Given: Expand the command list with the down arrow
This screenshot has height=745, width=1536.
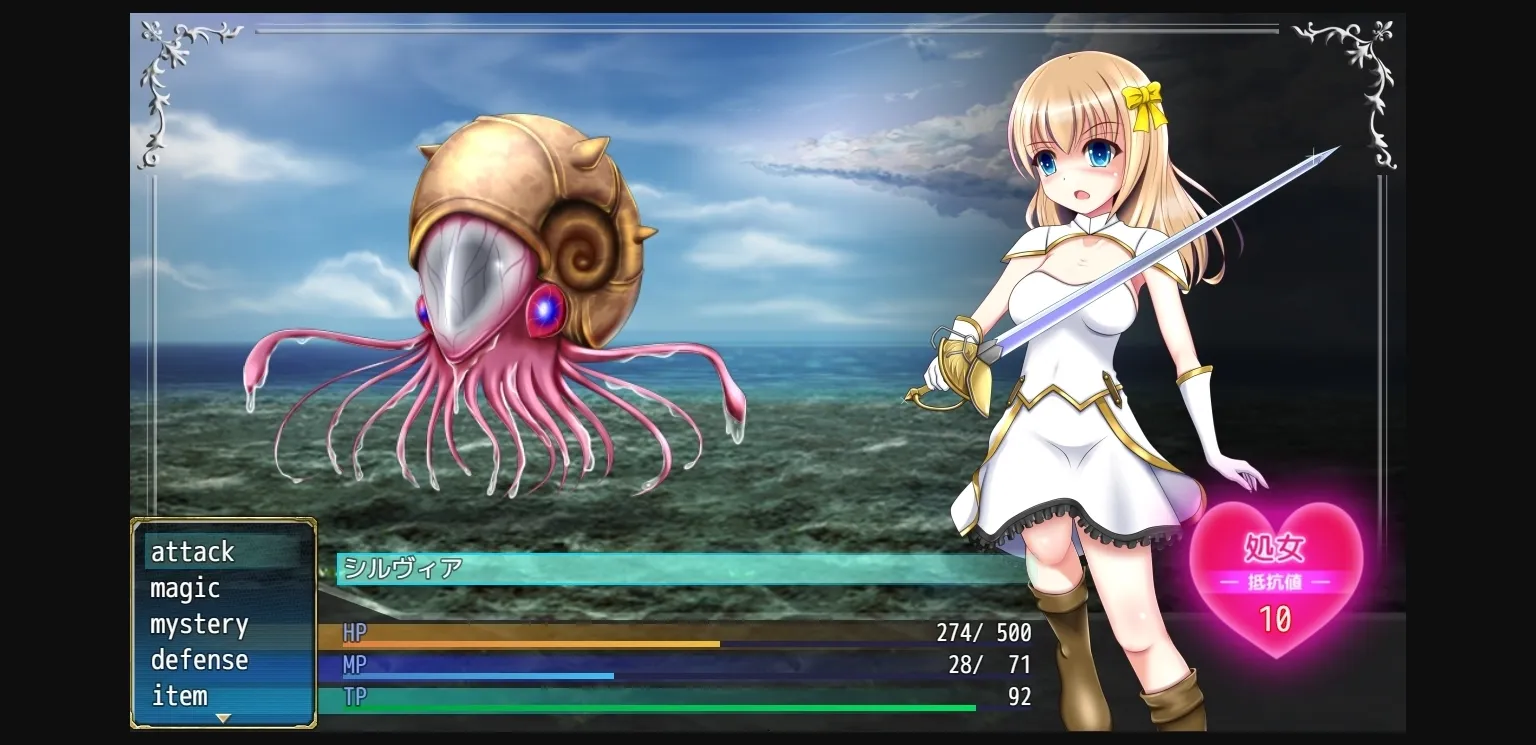Looking at the screenshot, I should [224, 717].
